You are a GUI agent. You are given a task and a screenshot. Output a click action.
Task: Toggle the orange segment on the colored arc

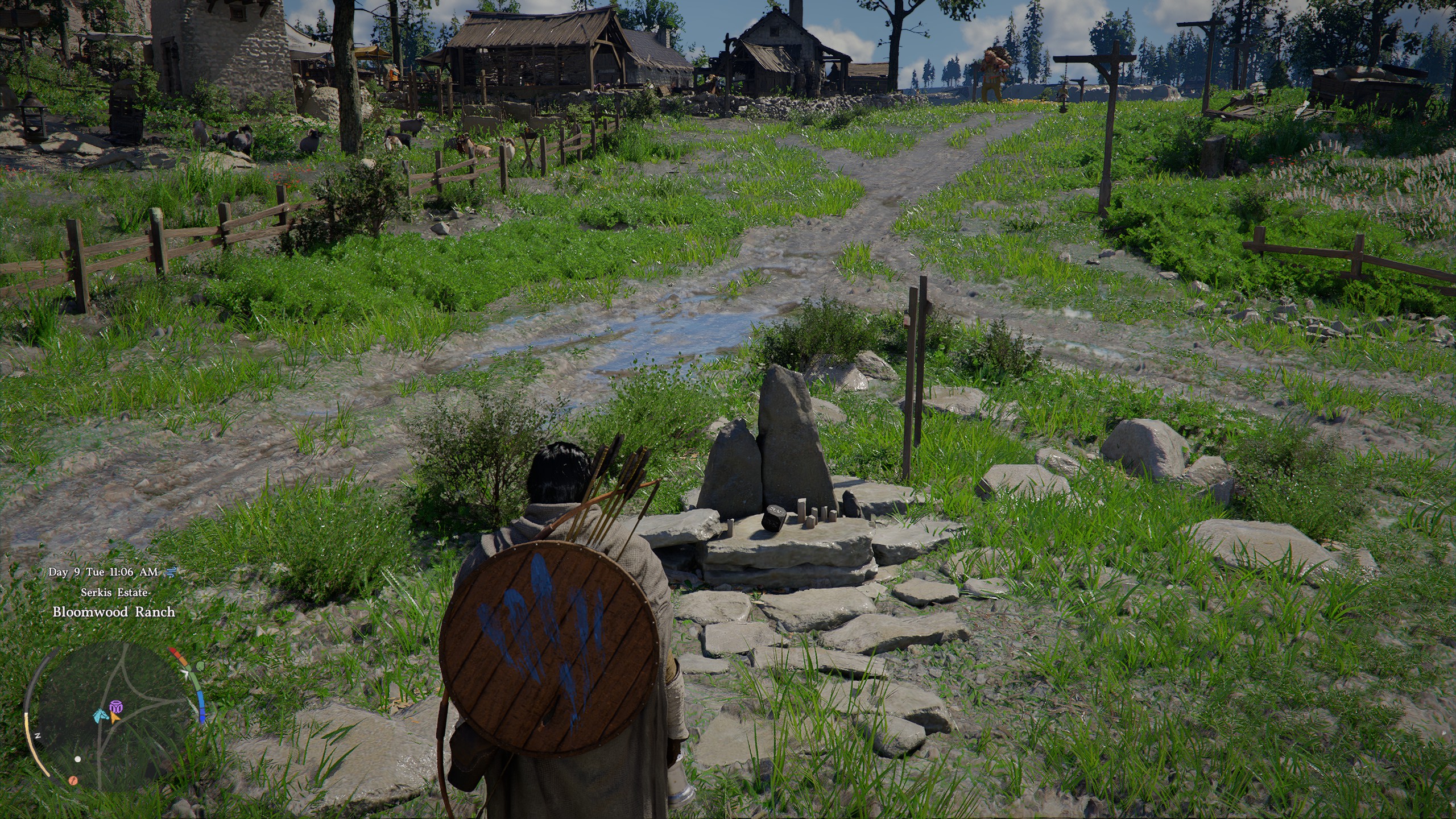click(184, 661)
